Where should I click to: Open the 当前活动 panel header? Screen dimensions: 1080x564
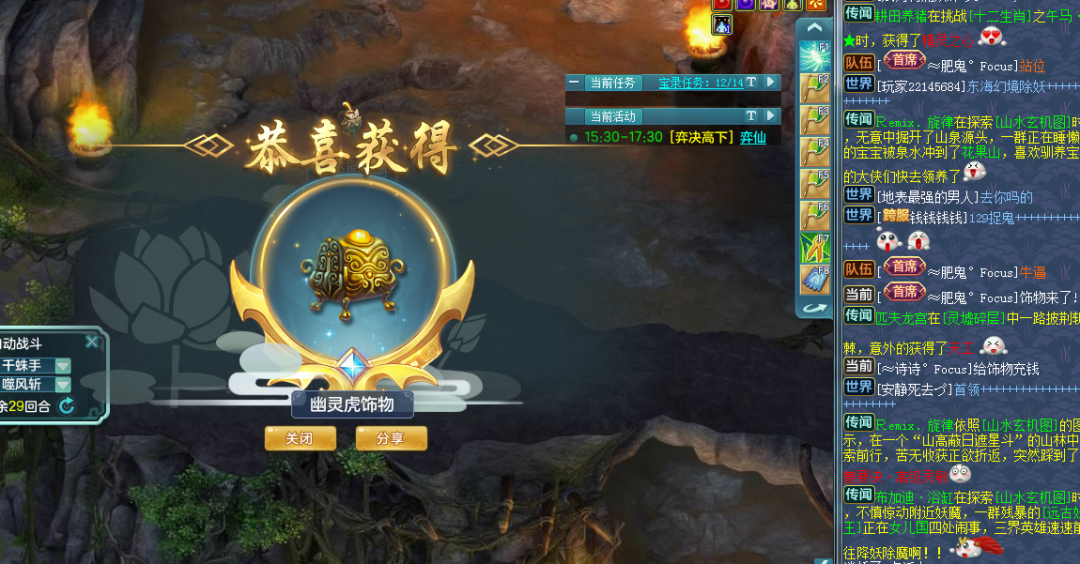pos(612,116)
